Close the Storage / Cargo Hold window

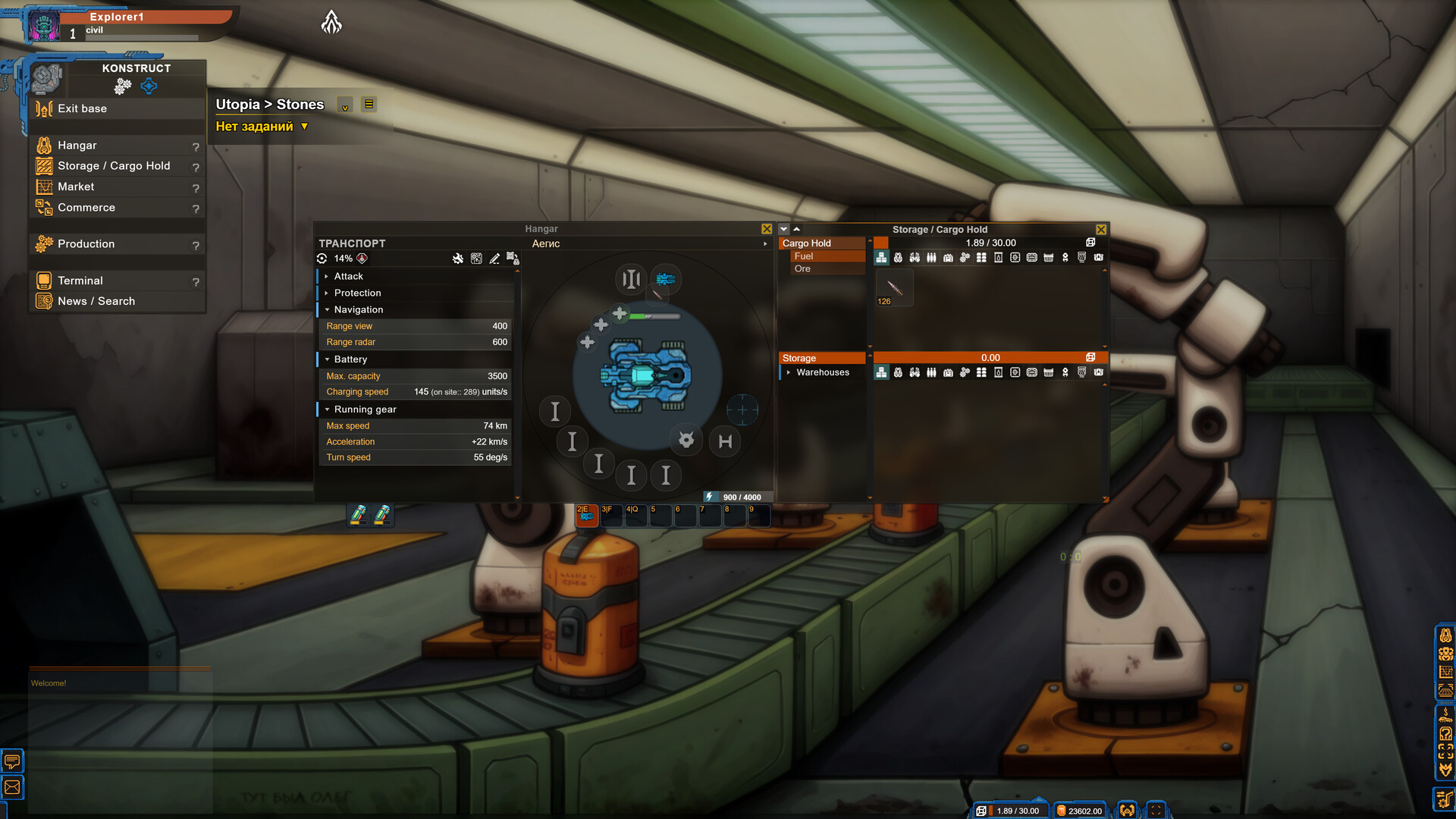(1101, 230)
